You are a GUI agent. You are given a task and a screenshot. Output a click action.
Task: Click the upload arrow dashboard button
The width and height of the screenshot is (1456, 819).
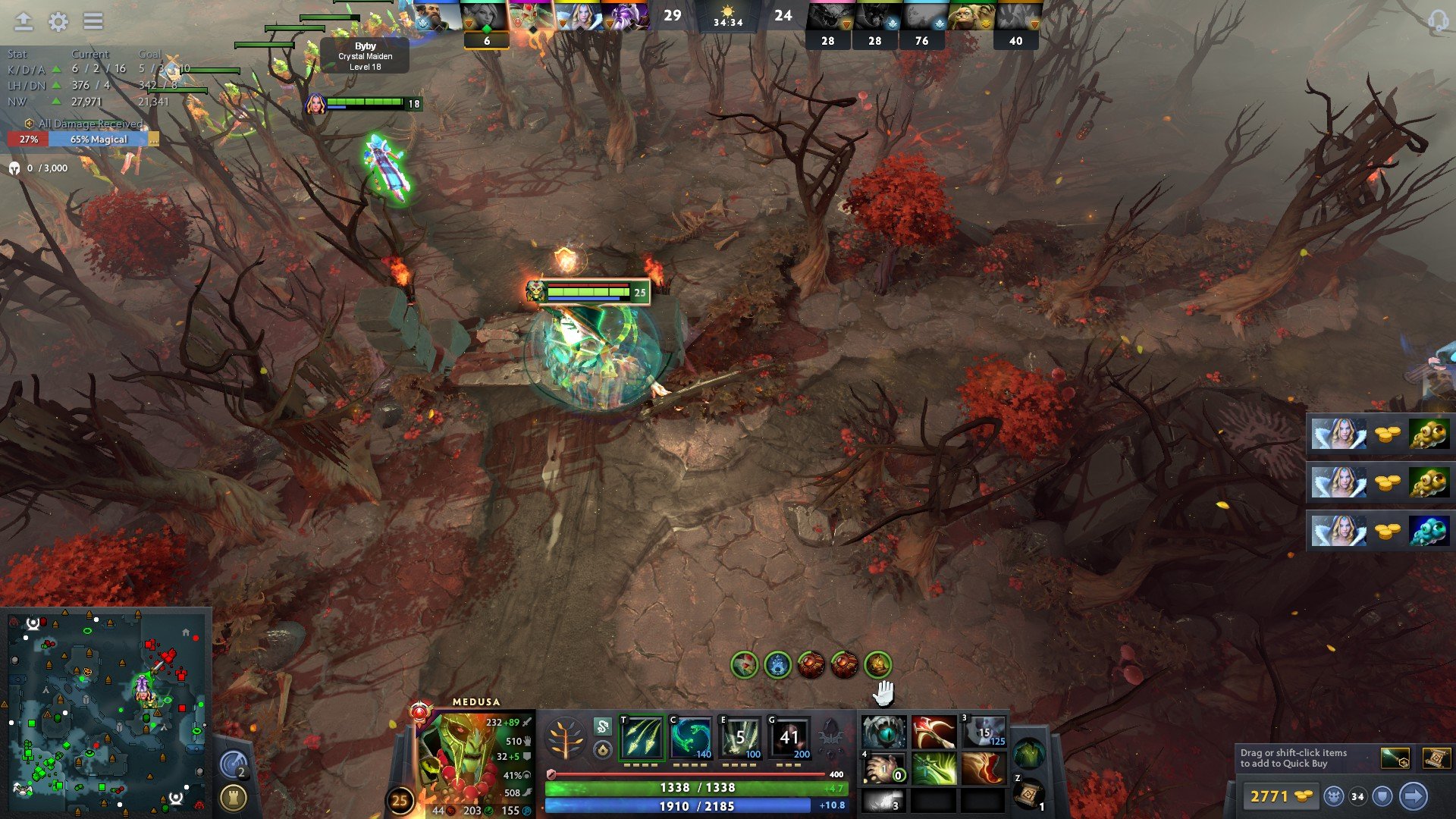[x=24, y=22]
